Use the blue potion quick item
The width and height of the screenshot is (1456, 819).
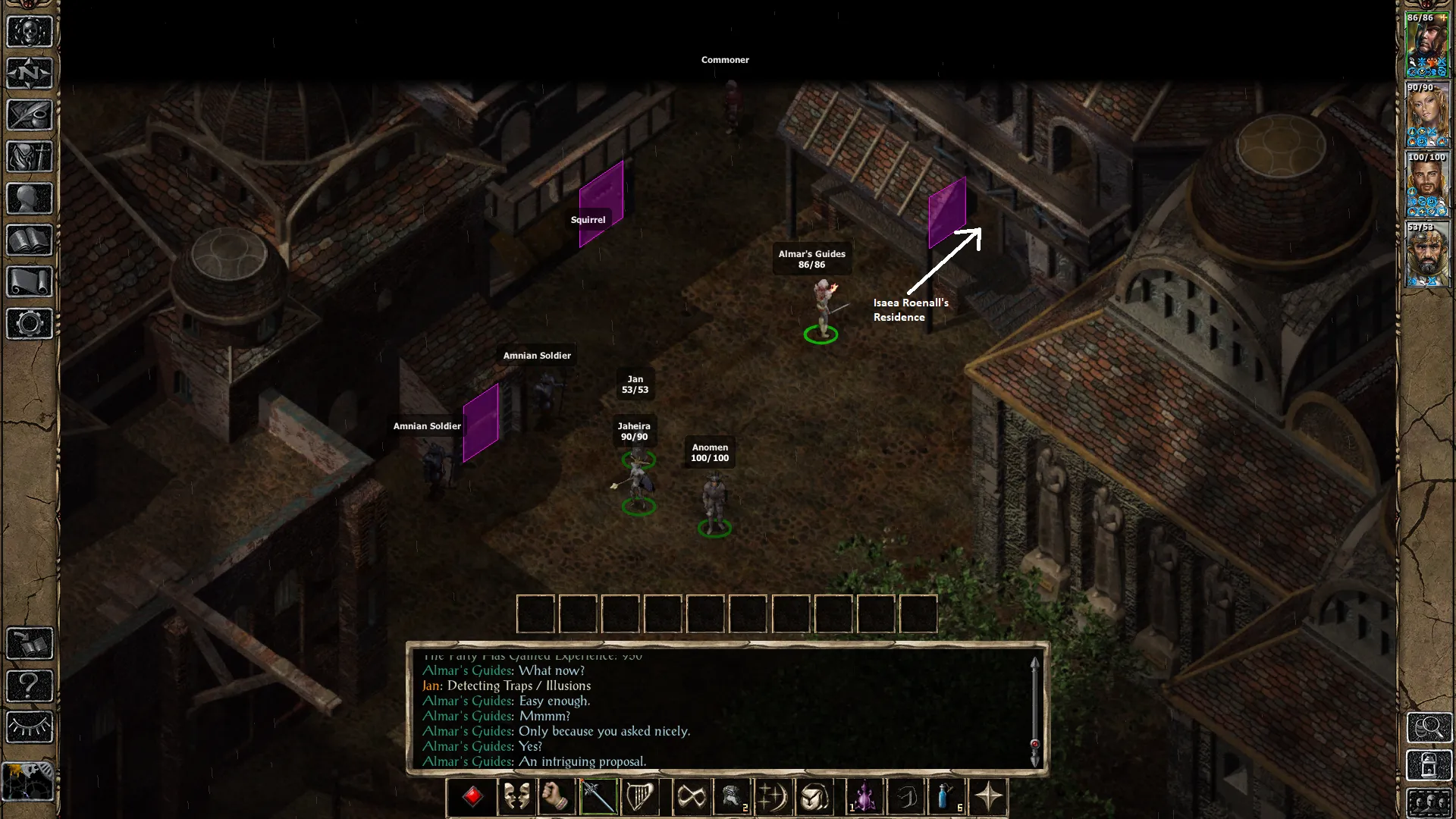click(946, 797)
